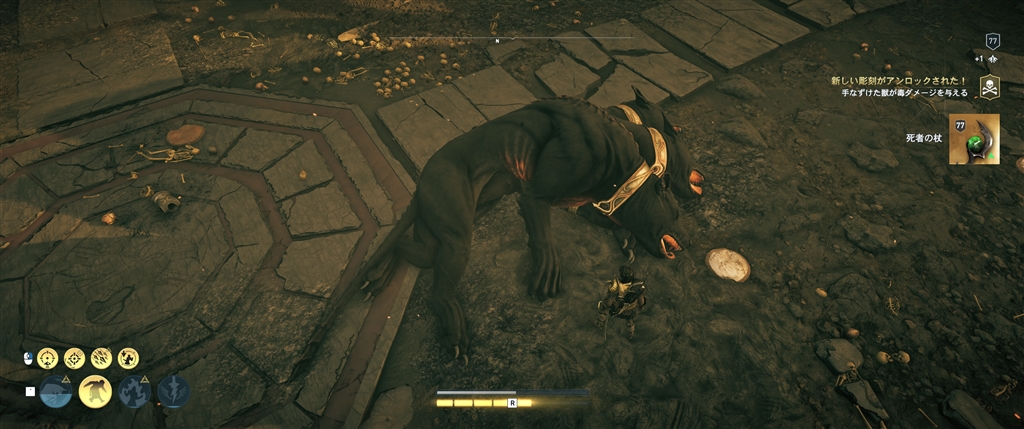Click the skull and crossbones engraving icon
The image size is (1024, 429).
pos(989,86)
